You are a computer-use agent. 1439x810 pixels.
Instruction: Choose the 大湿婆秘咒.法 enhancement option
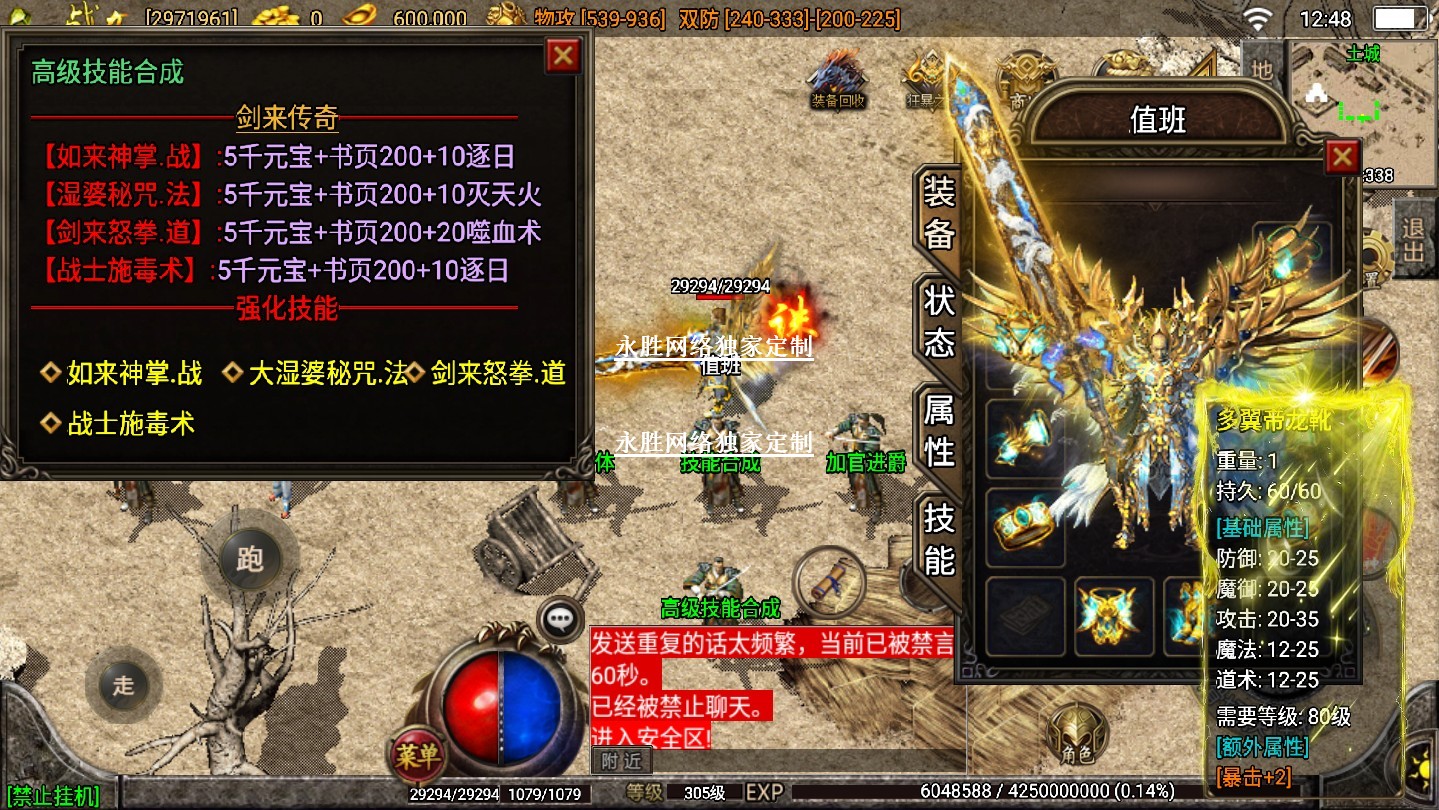click(316, 374)
